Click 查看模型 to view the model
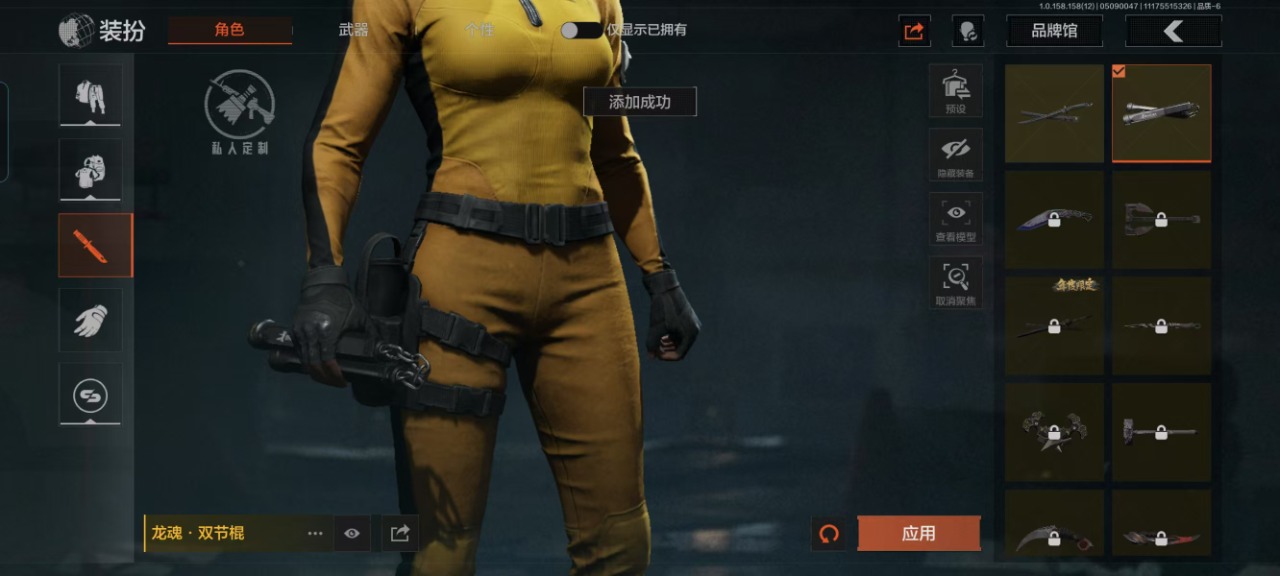The height and width of the screenshot is (576, 1280). [955, 219]
